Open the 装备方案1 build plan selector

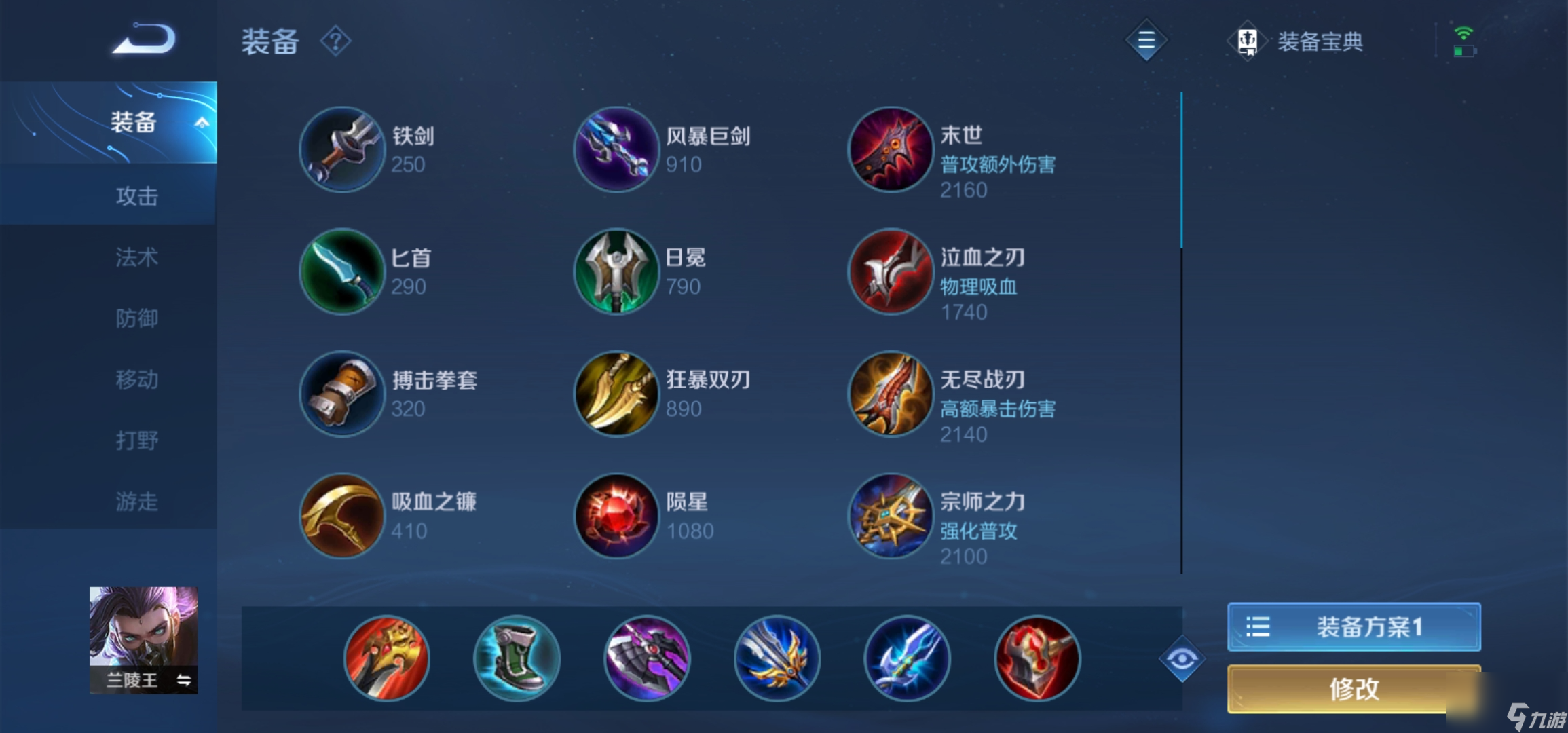[1354, 628]
